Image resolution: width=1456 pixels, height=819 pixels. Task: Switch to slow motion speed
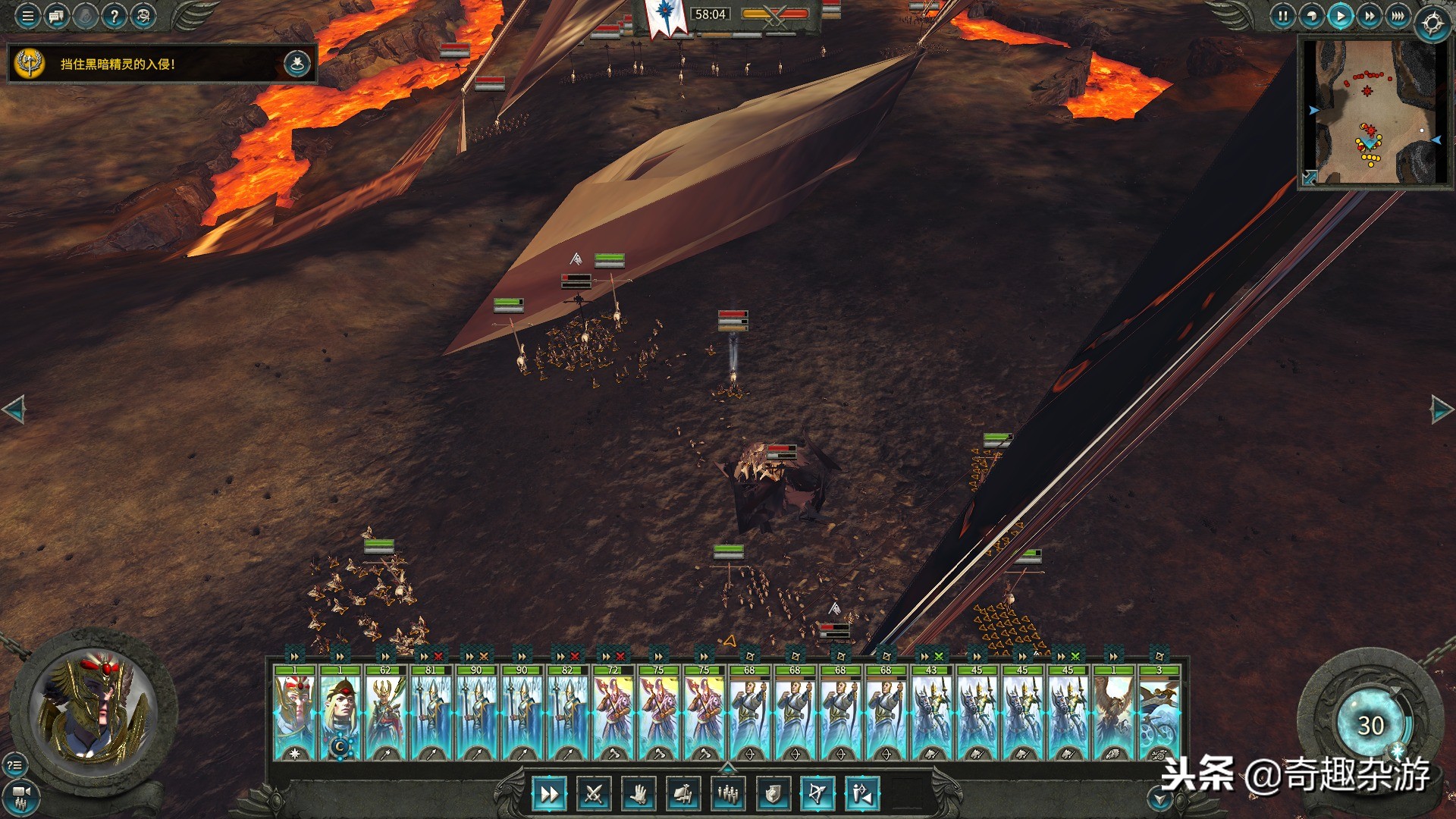(1311, 16)
